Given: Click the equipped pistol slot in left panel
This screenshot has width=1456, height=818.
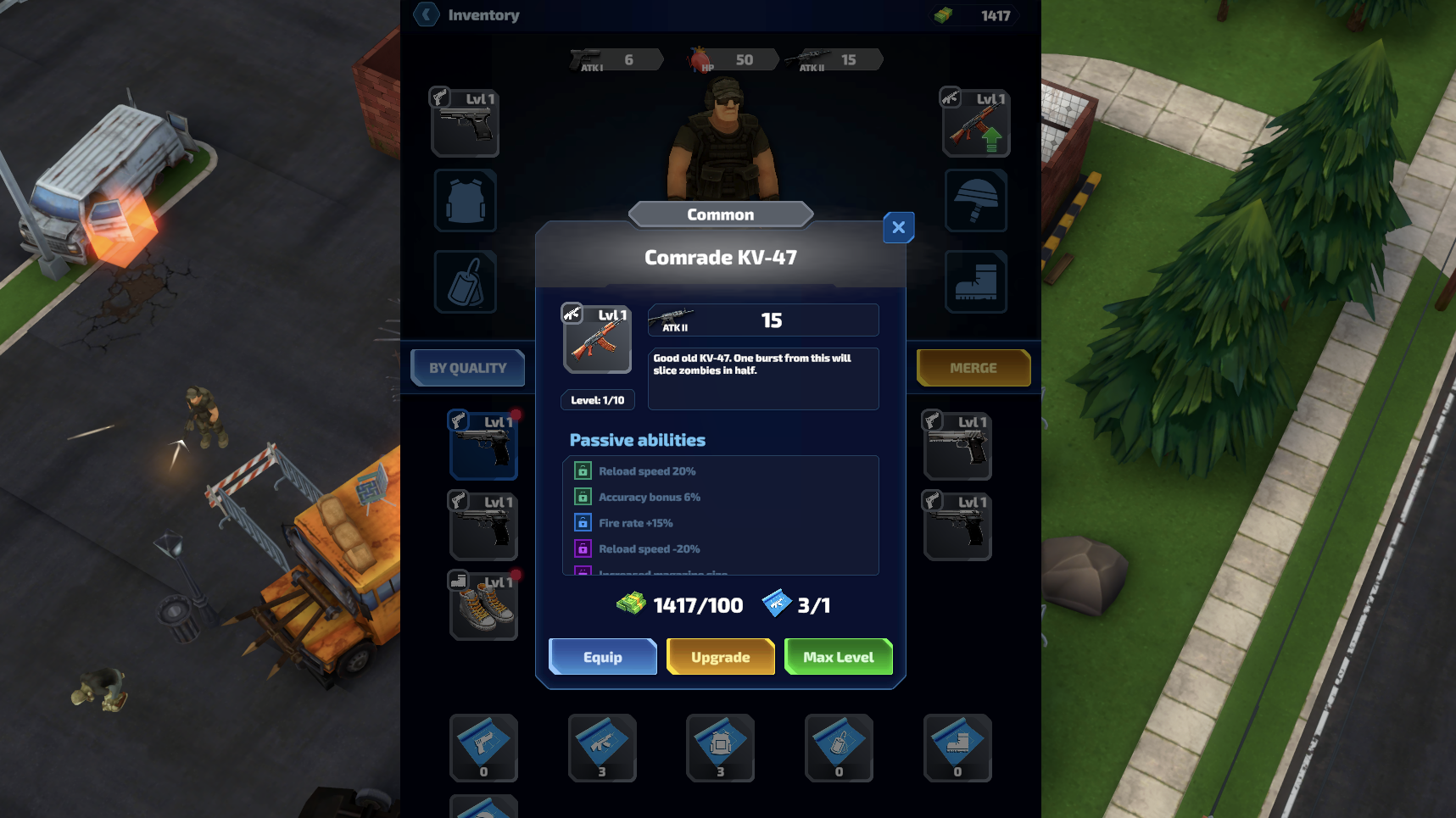Looking at the screenshot, I should tap(465, 122).
